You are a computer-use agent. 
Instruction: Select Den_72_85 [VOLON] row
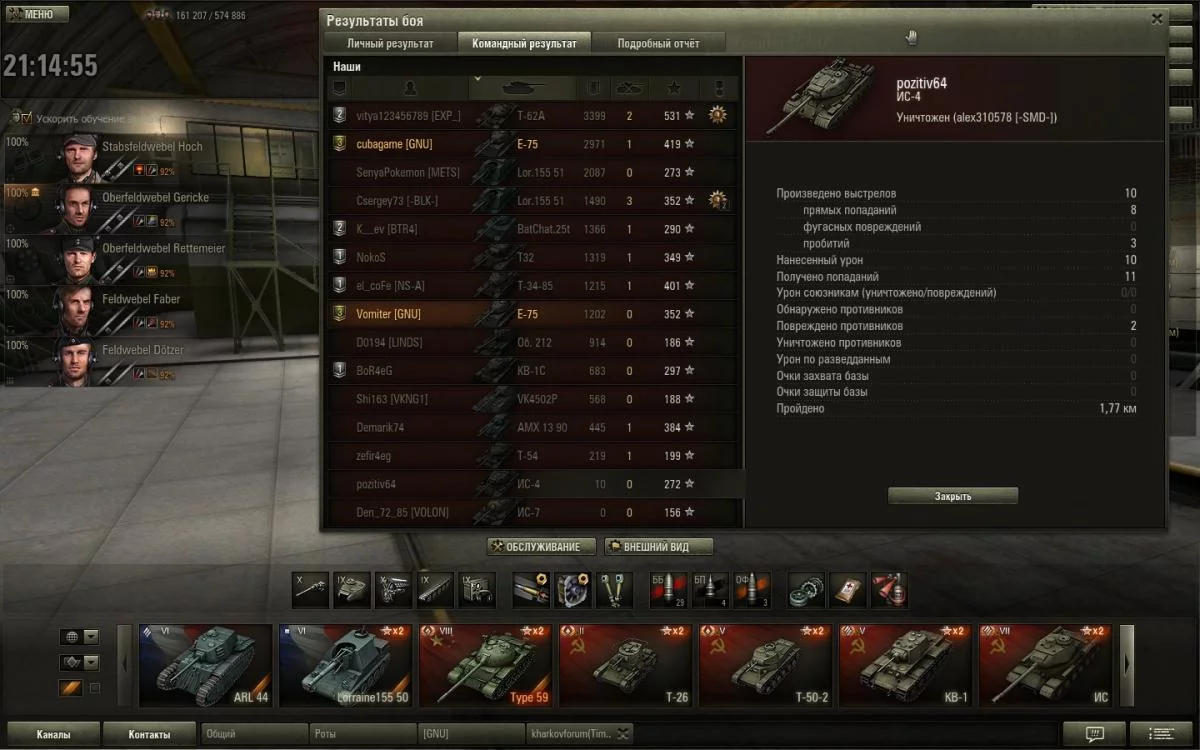click(x=402, y=513)
